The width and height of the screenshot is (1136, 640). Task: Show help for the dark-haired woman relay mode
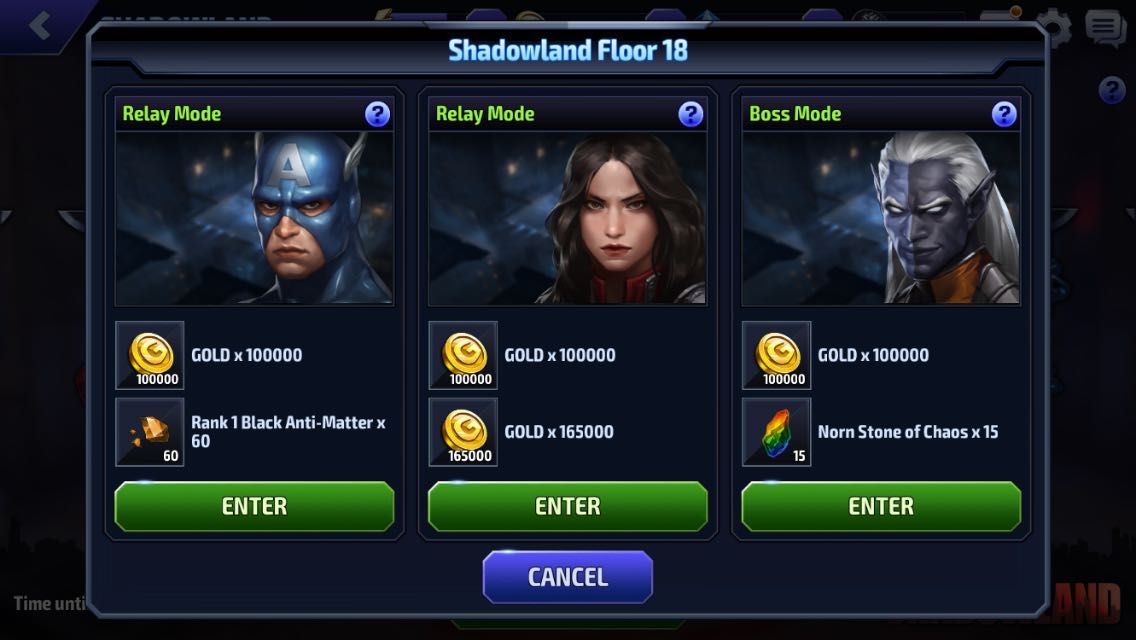pyautogui.click(x=690, y=114)
